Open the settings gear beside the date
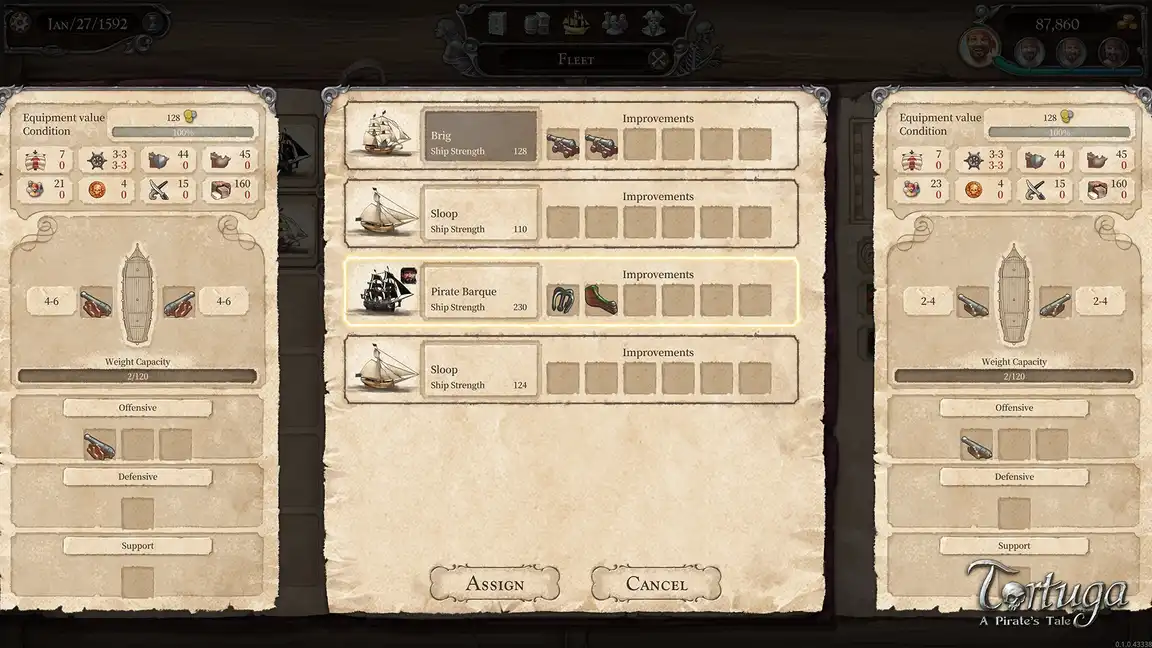The width and height of the screenshot is (1152, 648). pos(20,22)
